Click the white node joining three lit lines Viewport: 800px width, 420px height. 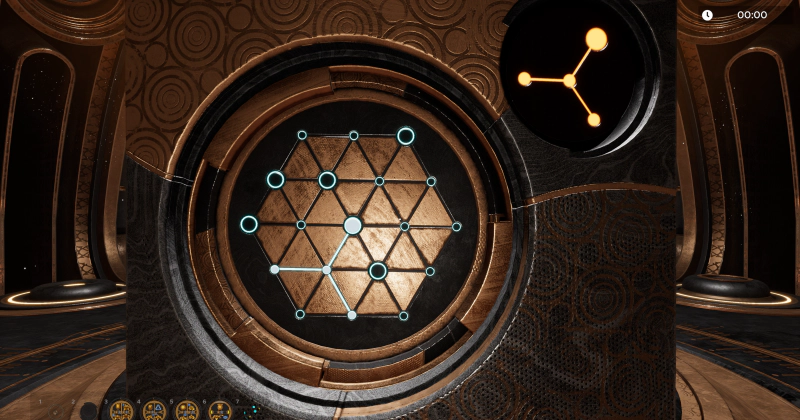click(x=327, y=270)
